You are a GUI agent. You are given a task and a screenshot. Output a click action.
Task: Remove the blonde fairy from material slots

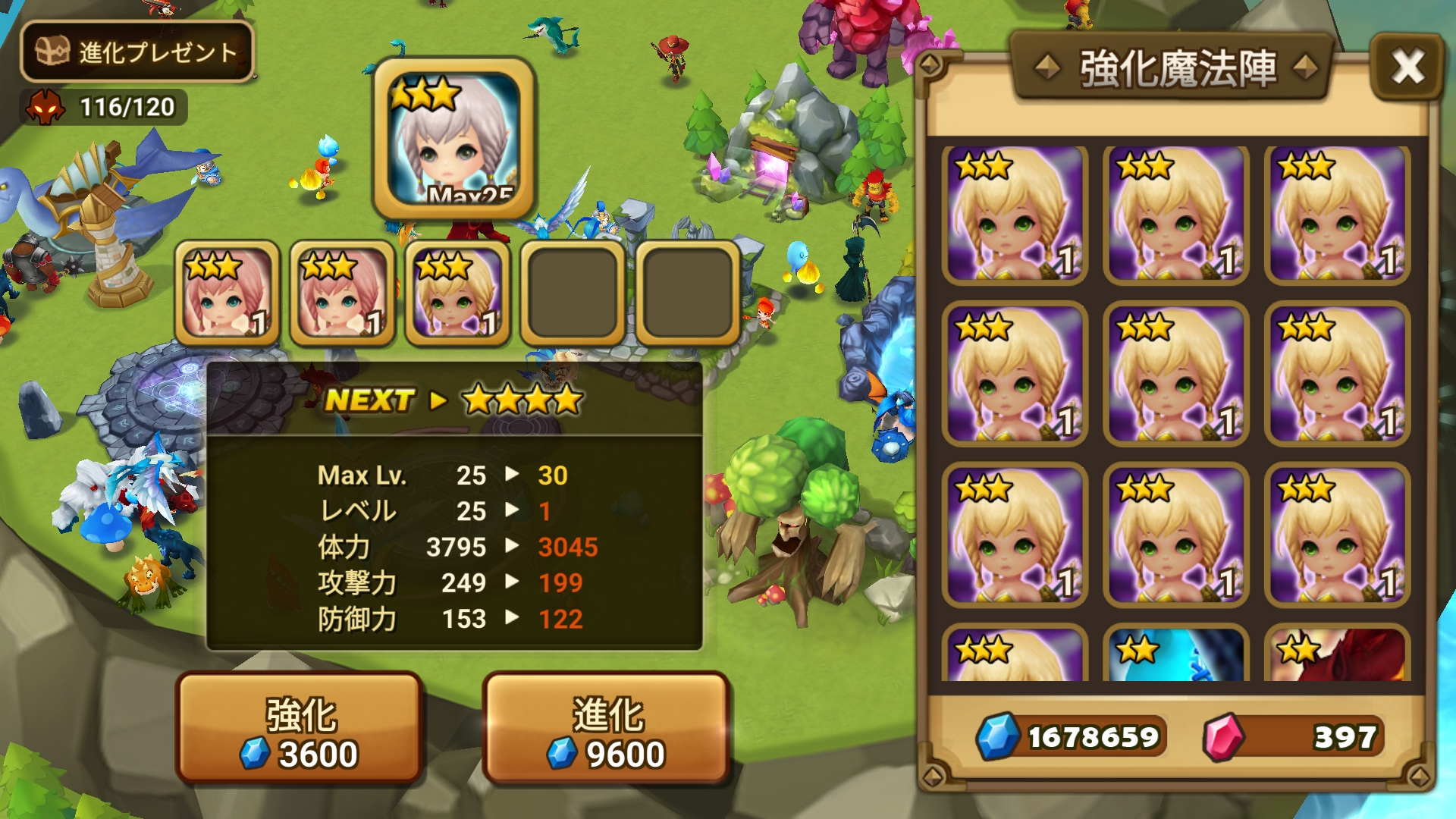457,293
